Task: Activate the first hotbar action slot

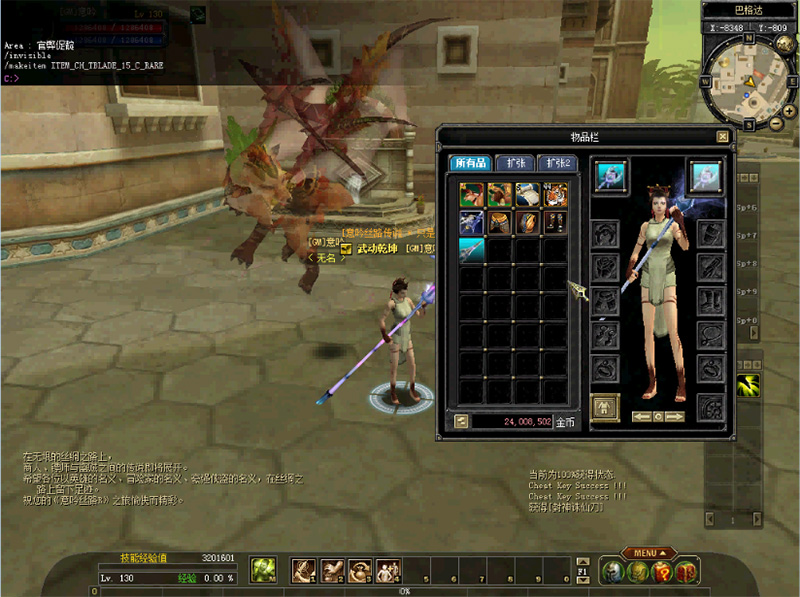Action: (x=304, y=570)
